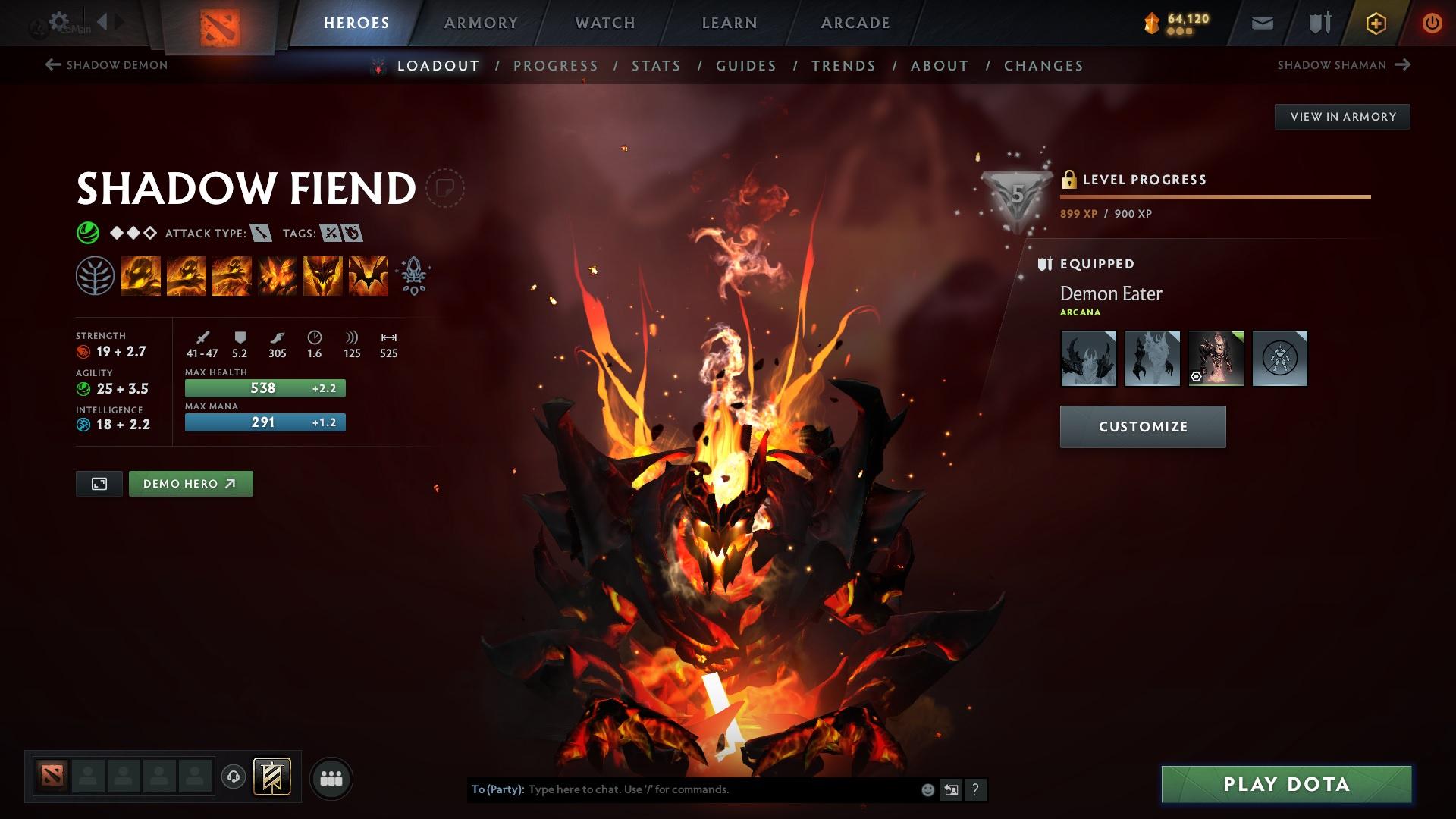Toggle the party finder icon near hero slots
The height and width of the screenshot is (819, 1456).
coord(331,777)
